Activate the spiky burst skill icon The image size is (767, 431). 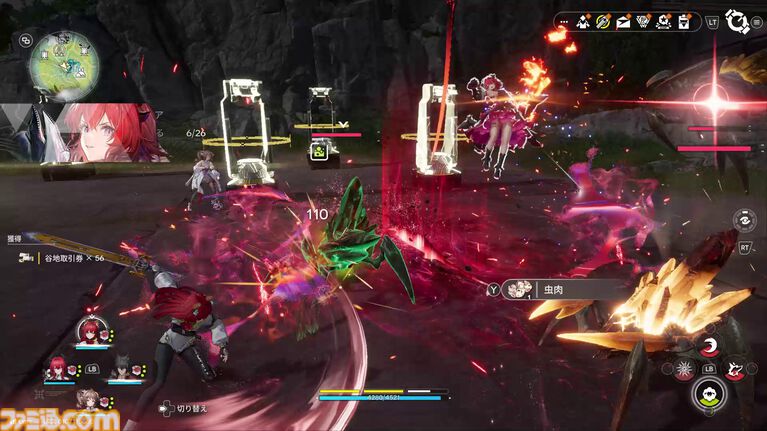point(683,371)
